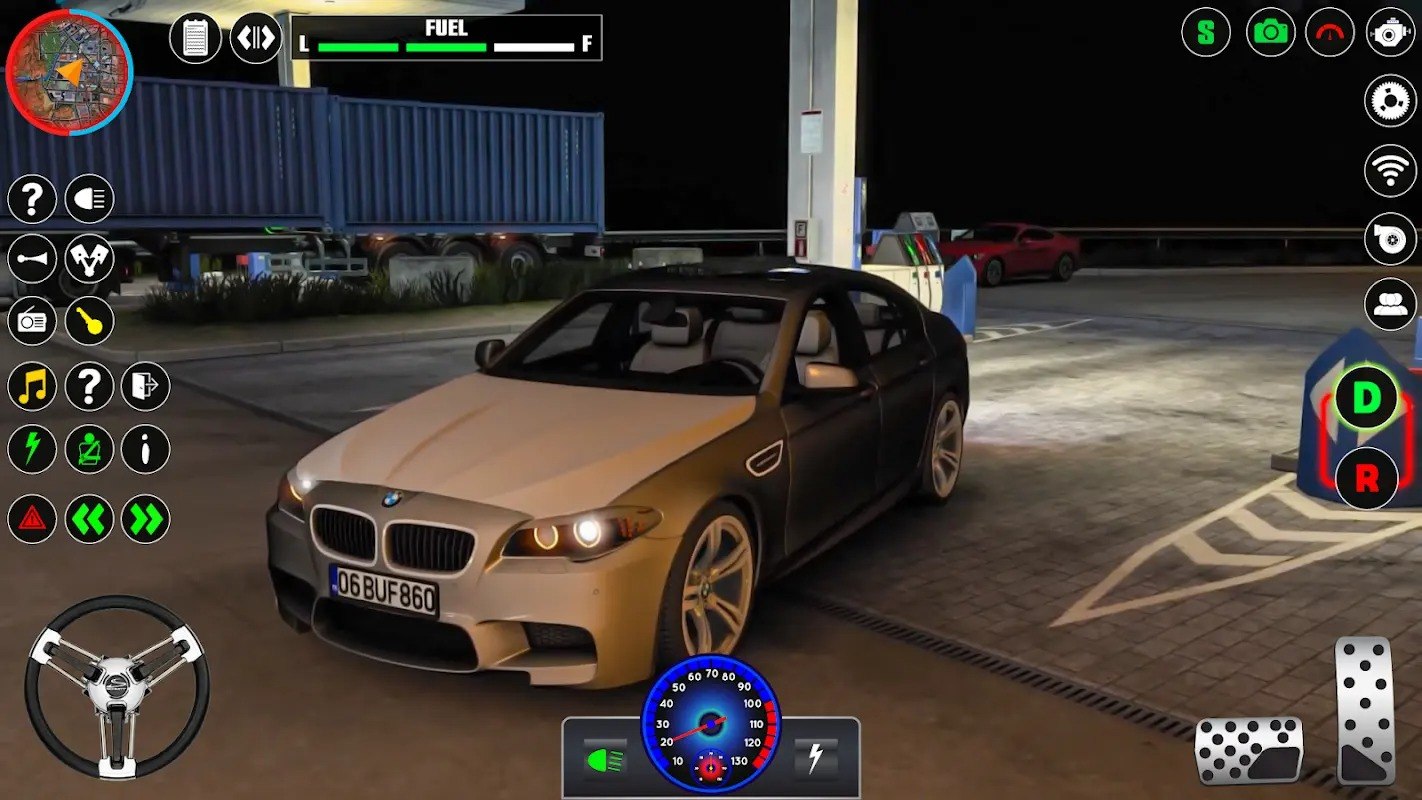The image size is (1422, 800).
Task: Sound the car horn button
Action: tap(32, 260)
